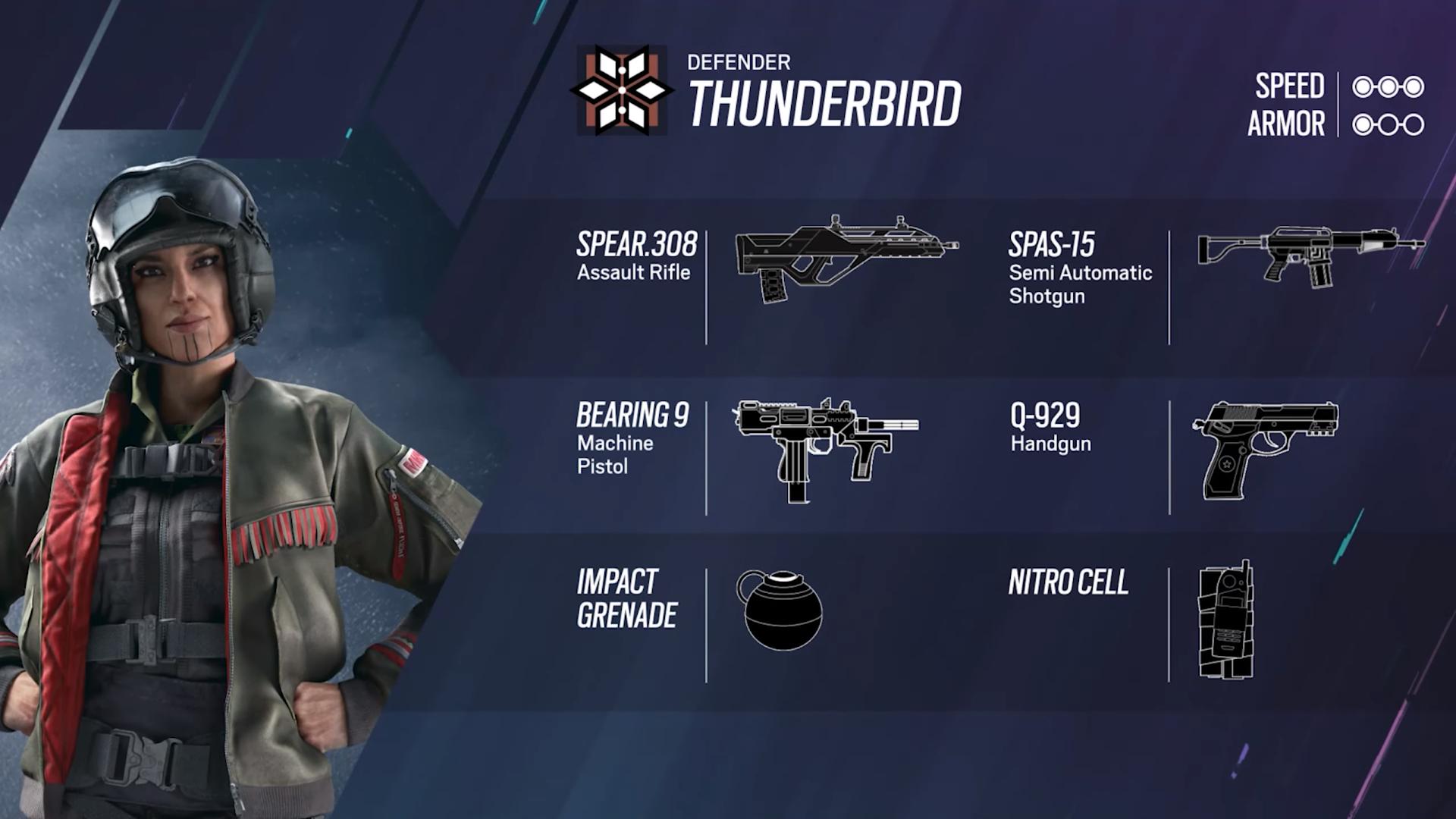Select the Nitro Cell gadget

tap(1225, 620)
